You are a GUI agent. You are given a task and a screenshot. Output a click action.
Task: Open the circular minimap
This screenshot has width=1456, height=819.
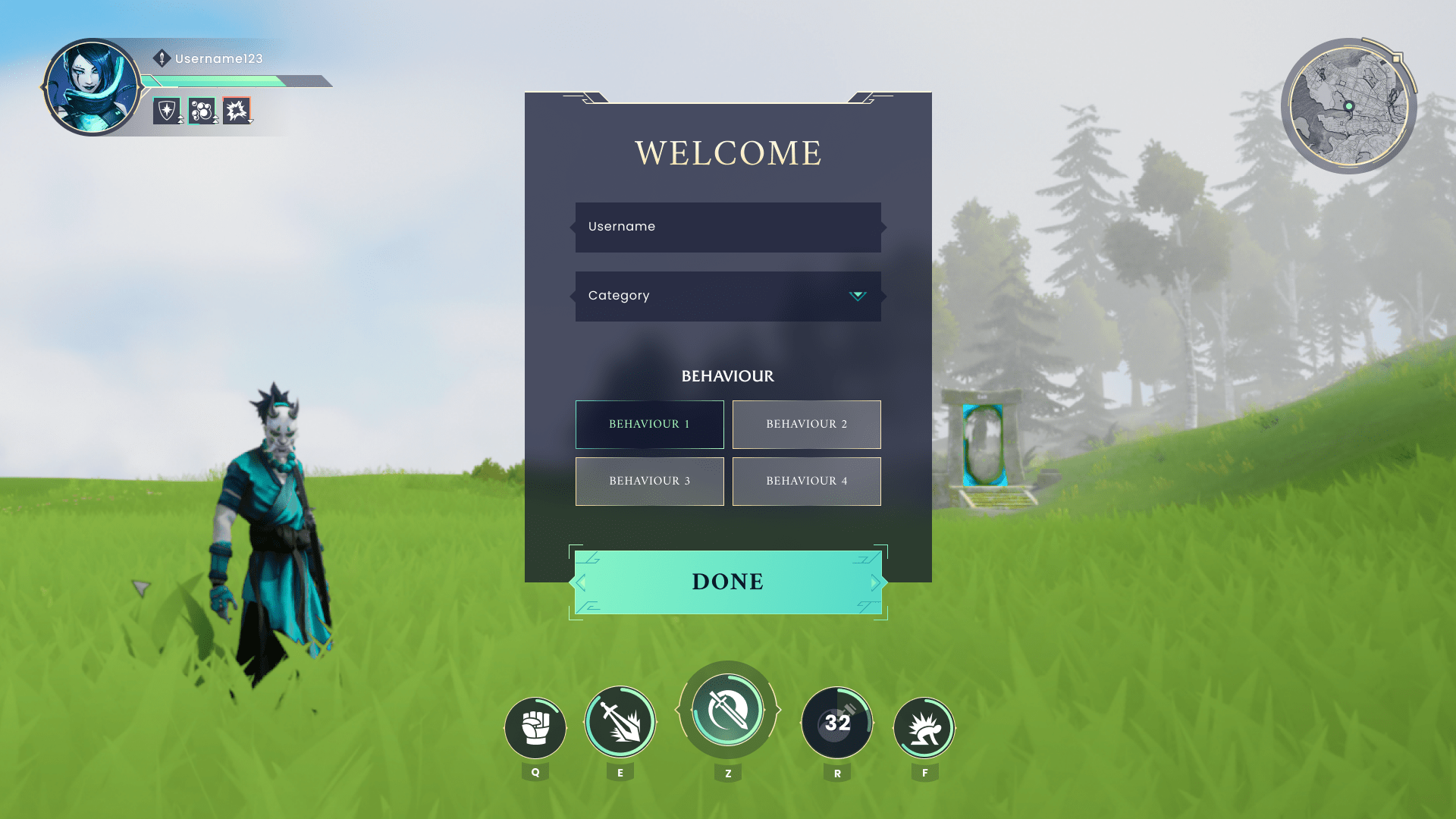coord(1349,106)
